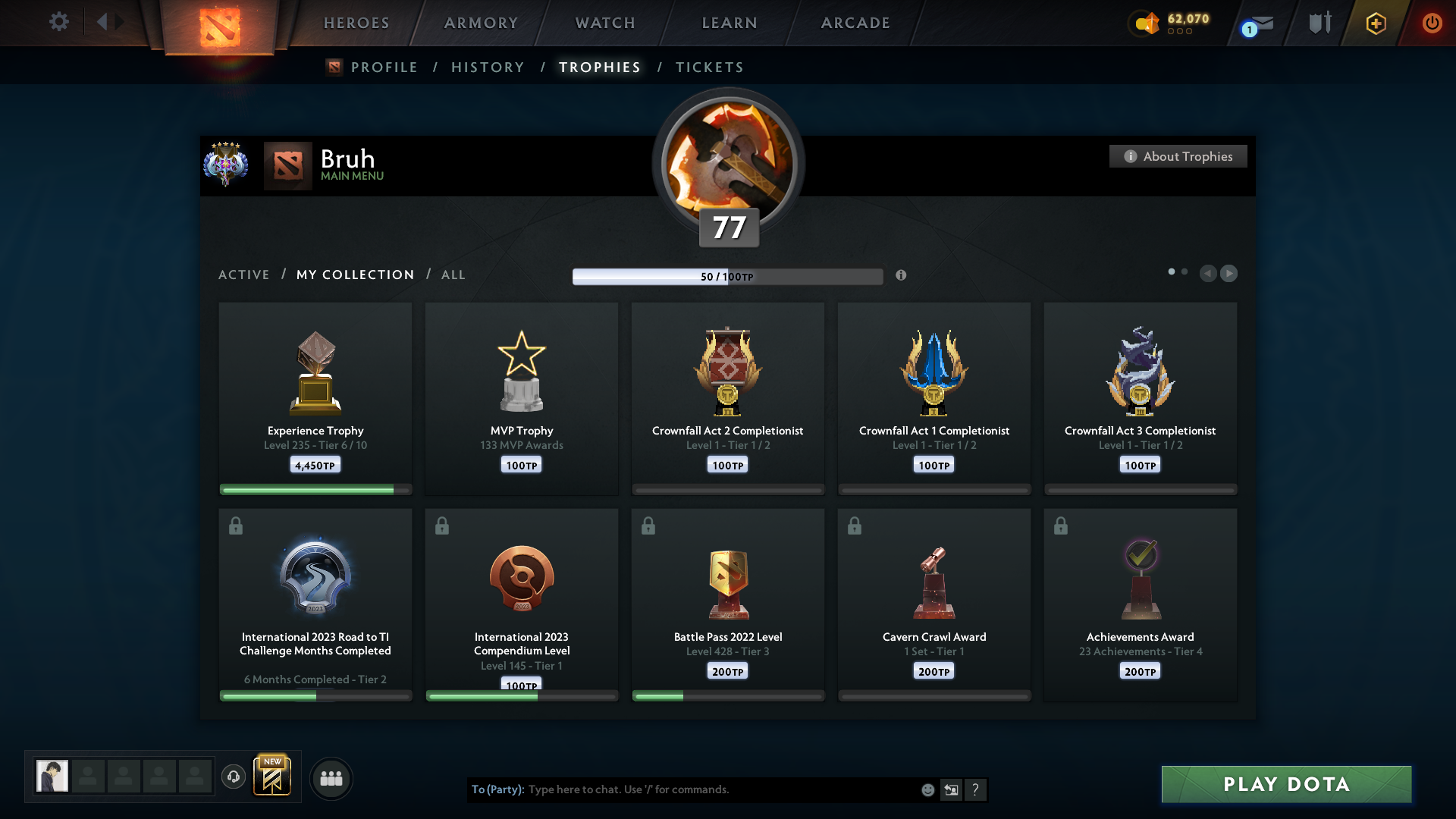Click the chat help question mark icon
This screenshot has height=819, width=1456.
(x=977, y=789)
